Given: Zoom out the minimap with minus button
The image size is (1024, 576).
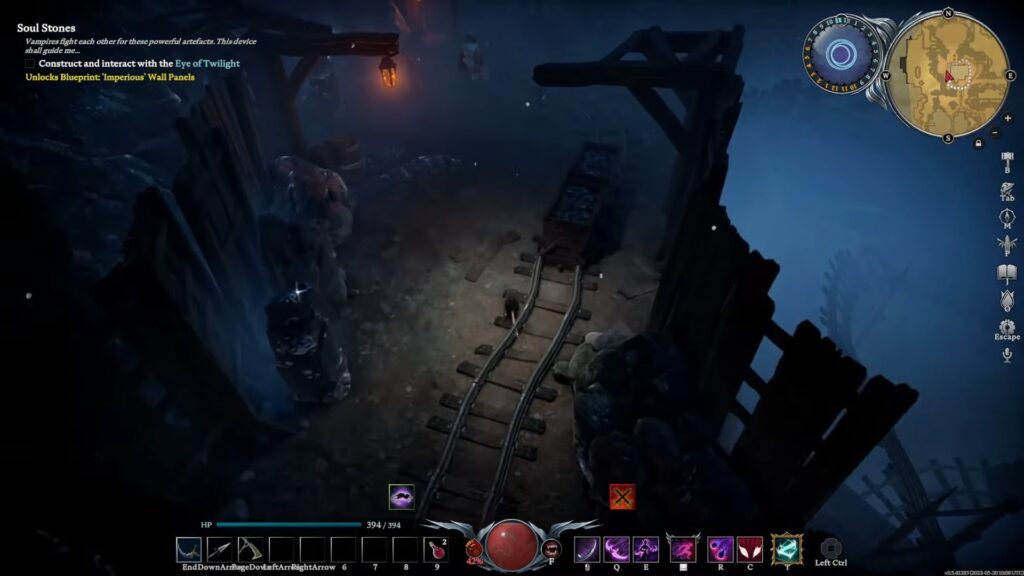Looking at the screenshot, I should 994,132.
